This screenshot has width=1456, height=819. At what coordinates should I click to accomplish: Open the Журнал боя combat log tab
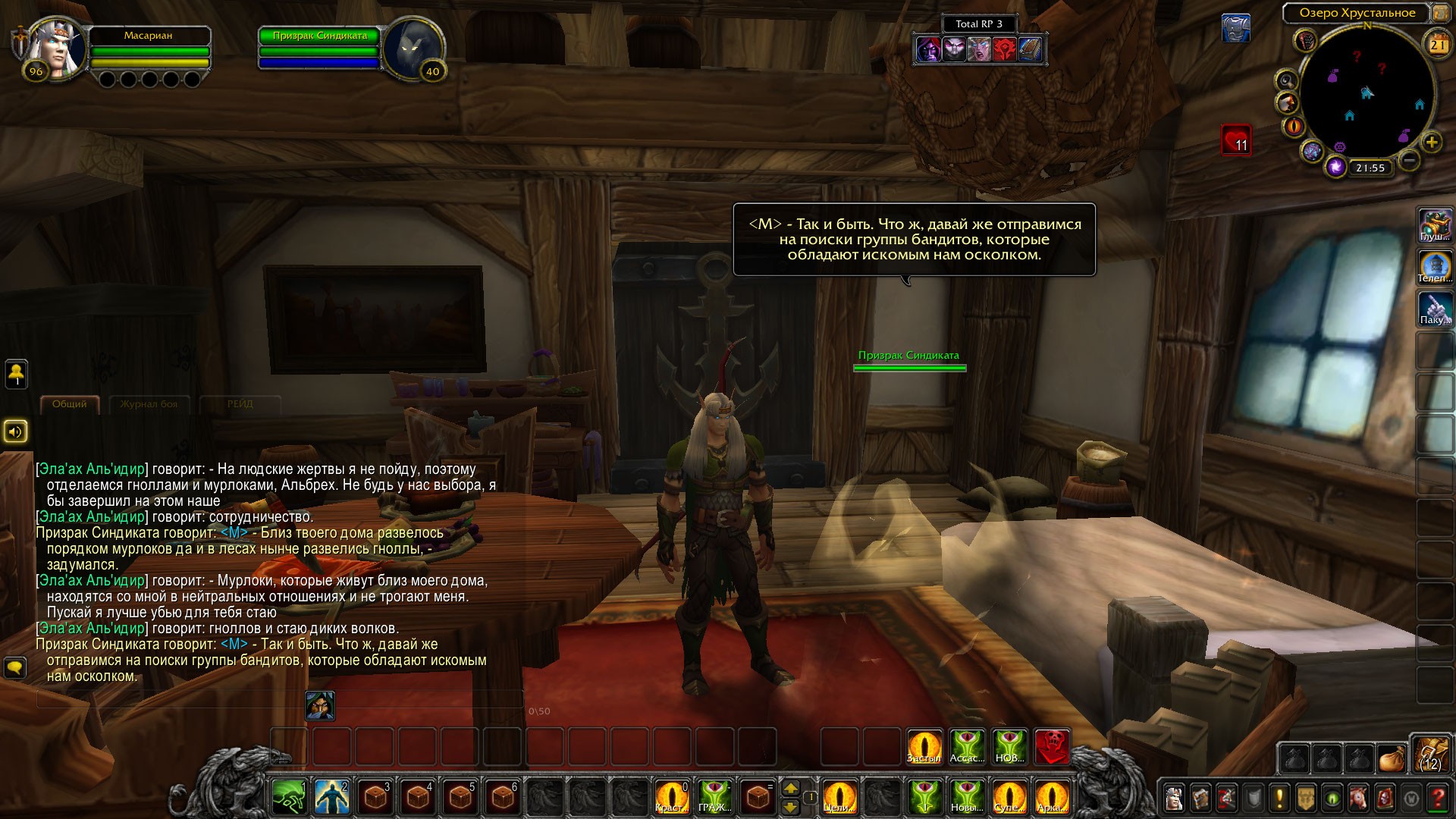[x=149, y=404]
